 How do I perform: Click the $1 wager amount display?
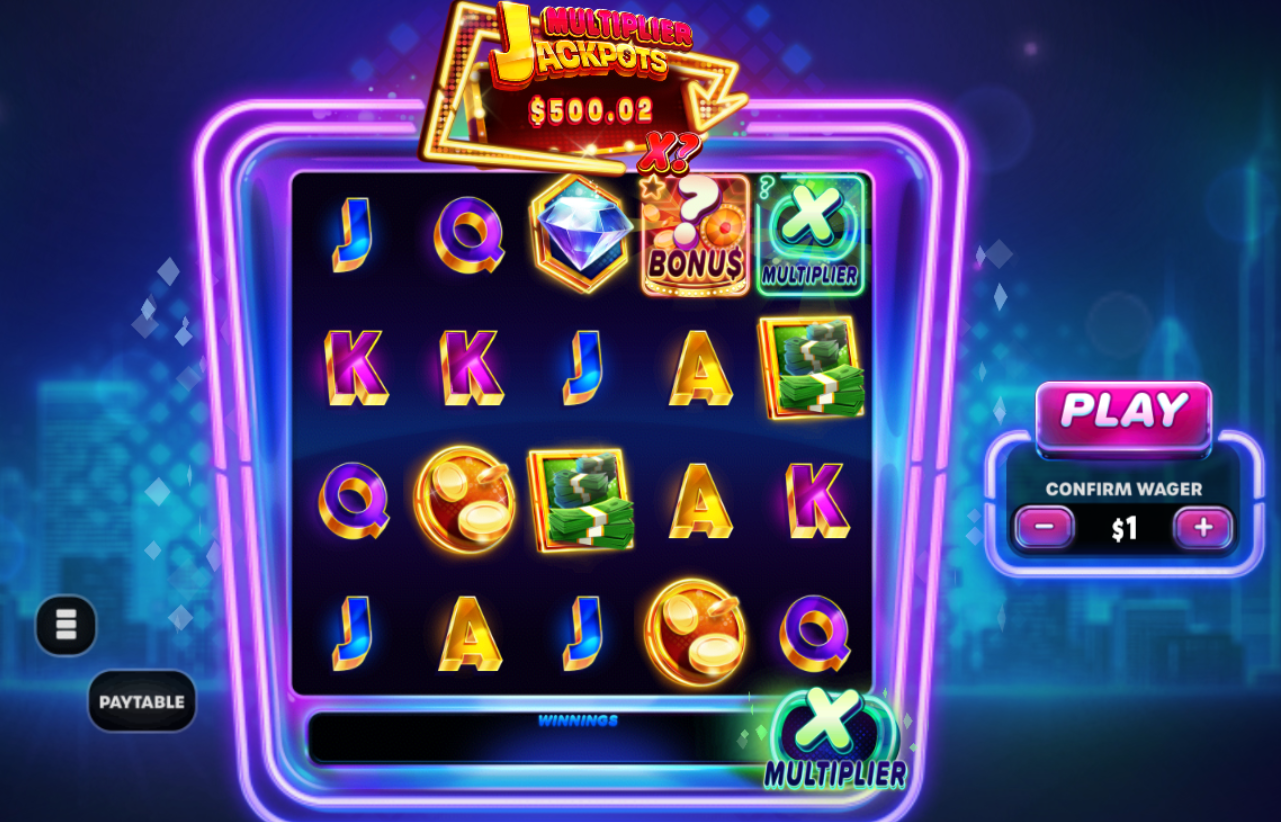(x=1121, y=528)
